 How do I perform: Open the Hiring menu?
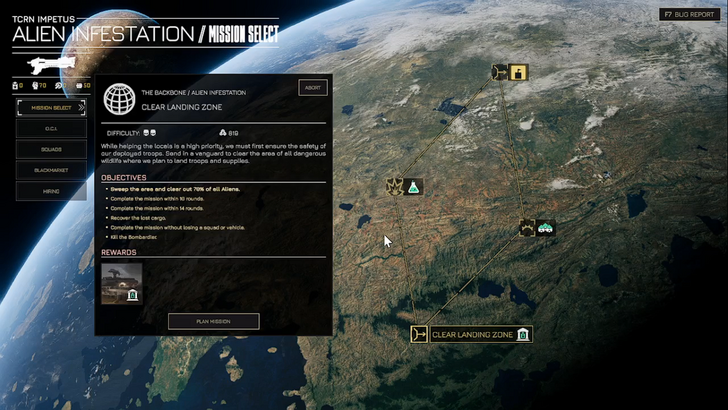51,191
